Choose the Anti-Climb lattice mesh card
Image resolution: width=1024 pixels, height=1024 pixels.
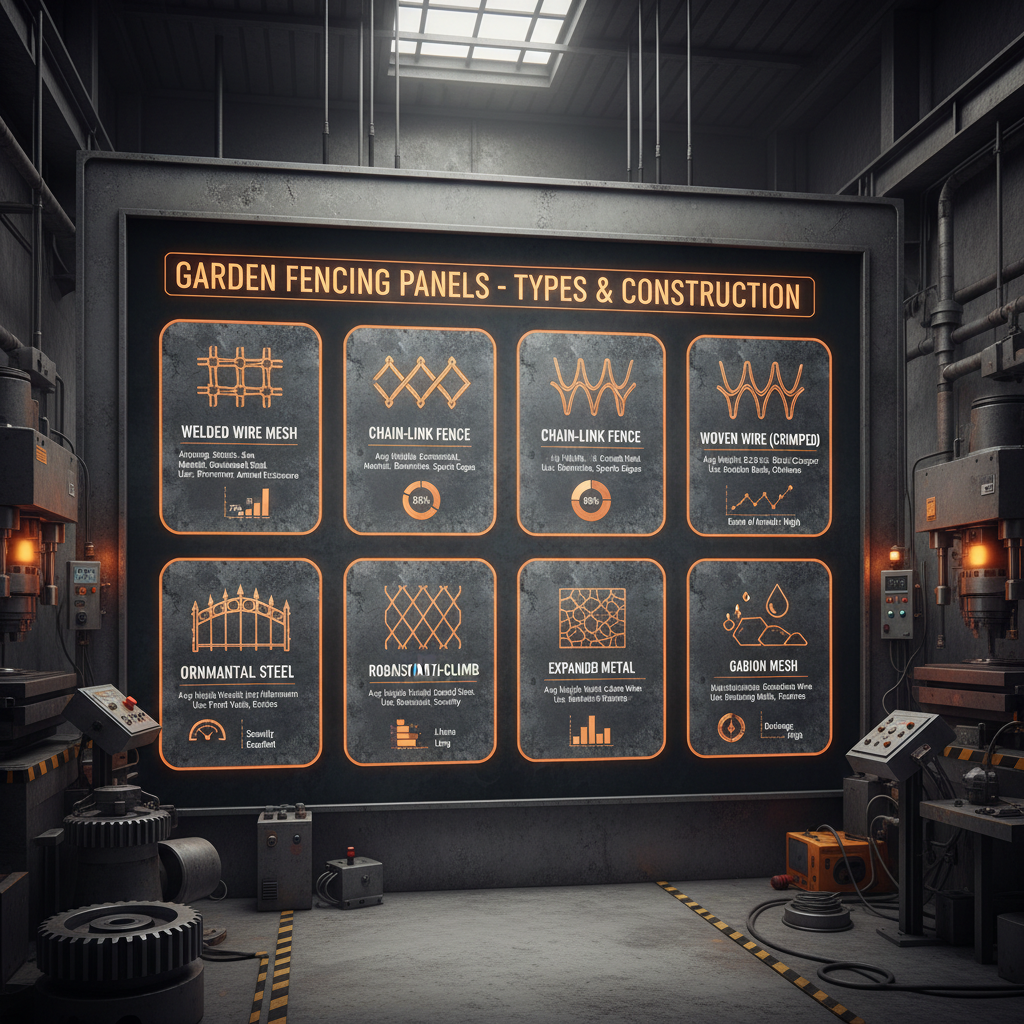point(420,662)
